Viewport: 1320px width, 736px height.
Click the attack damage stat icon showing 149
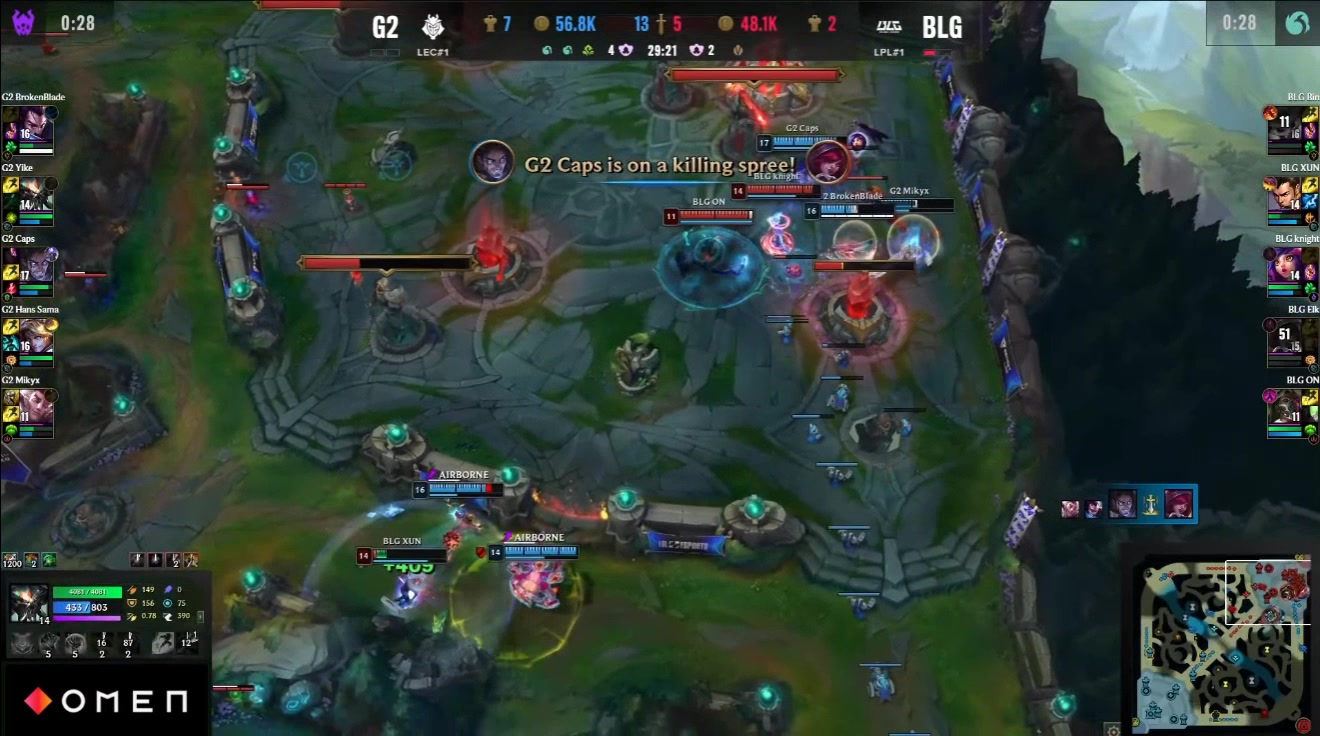pos(133,590)
